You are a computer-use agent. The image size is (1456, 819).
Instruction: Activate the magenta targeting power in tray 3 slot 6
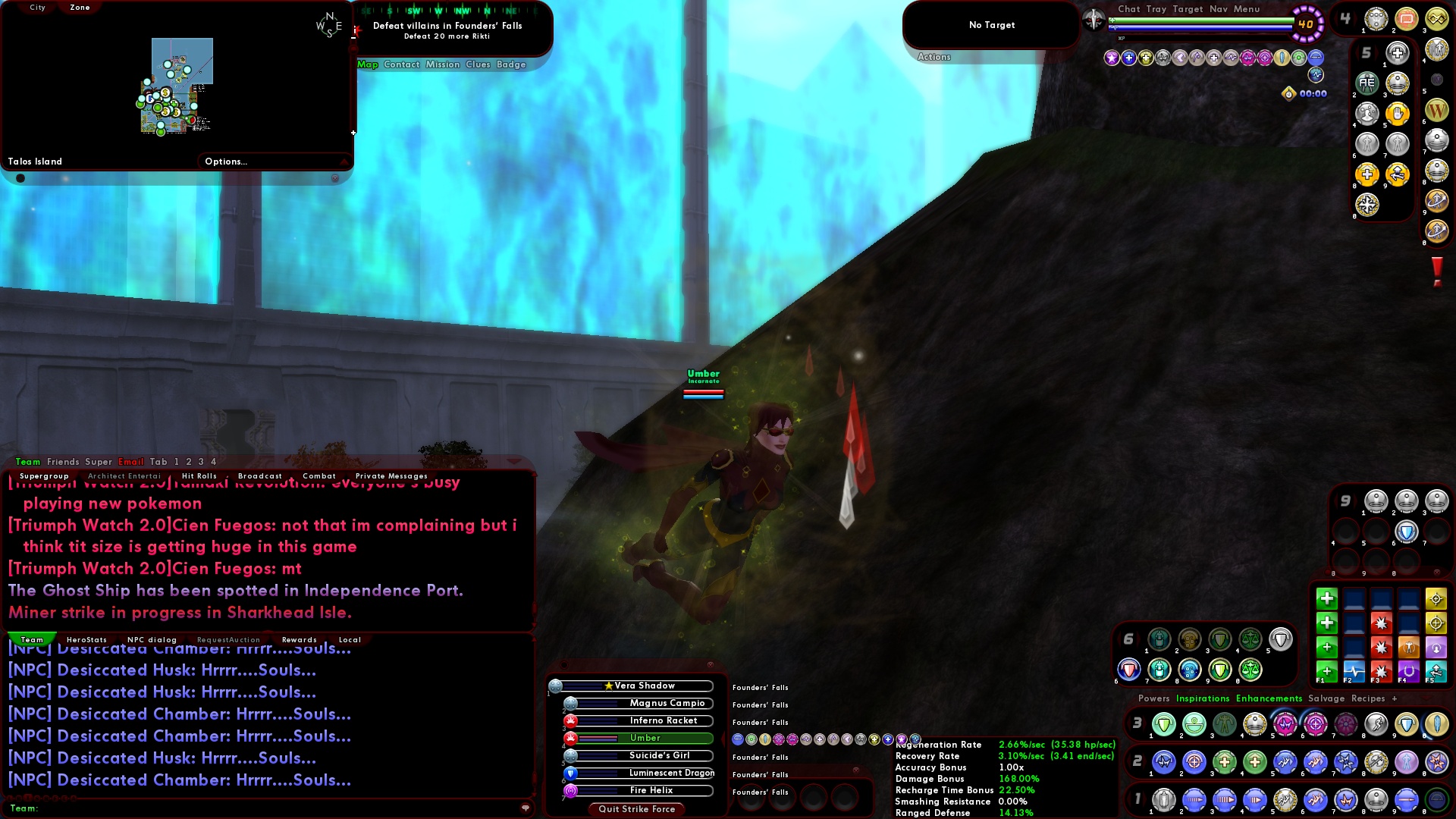(1316, 724)
